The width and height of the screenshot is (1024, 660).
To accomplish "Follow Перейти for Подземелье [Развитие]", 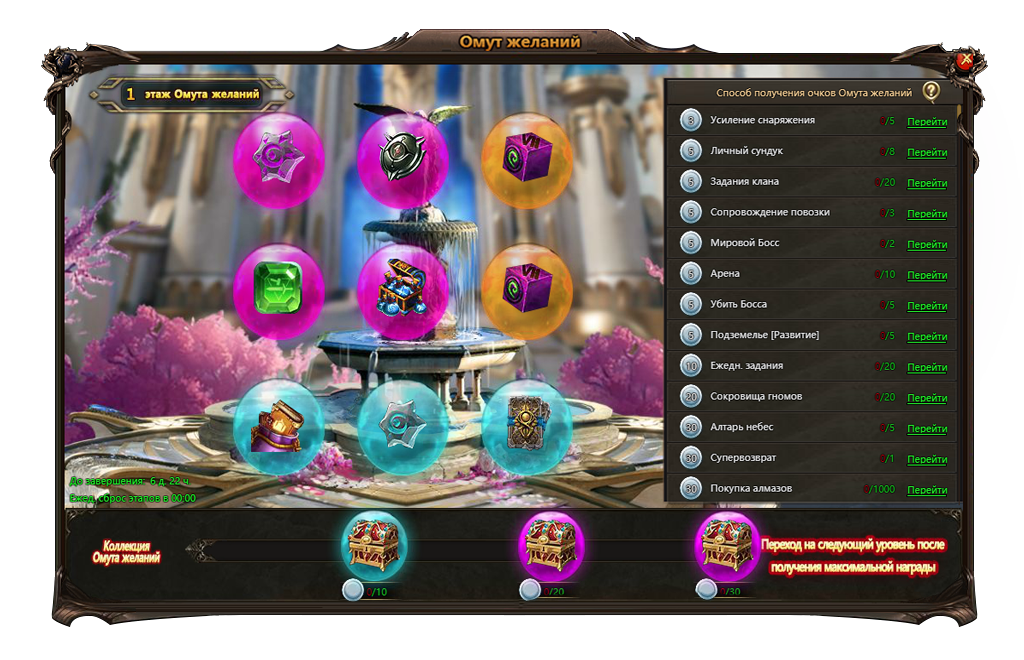I will tap(927, 337).
